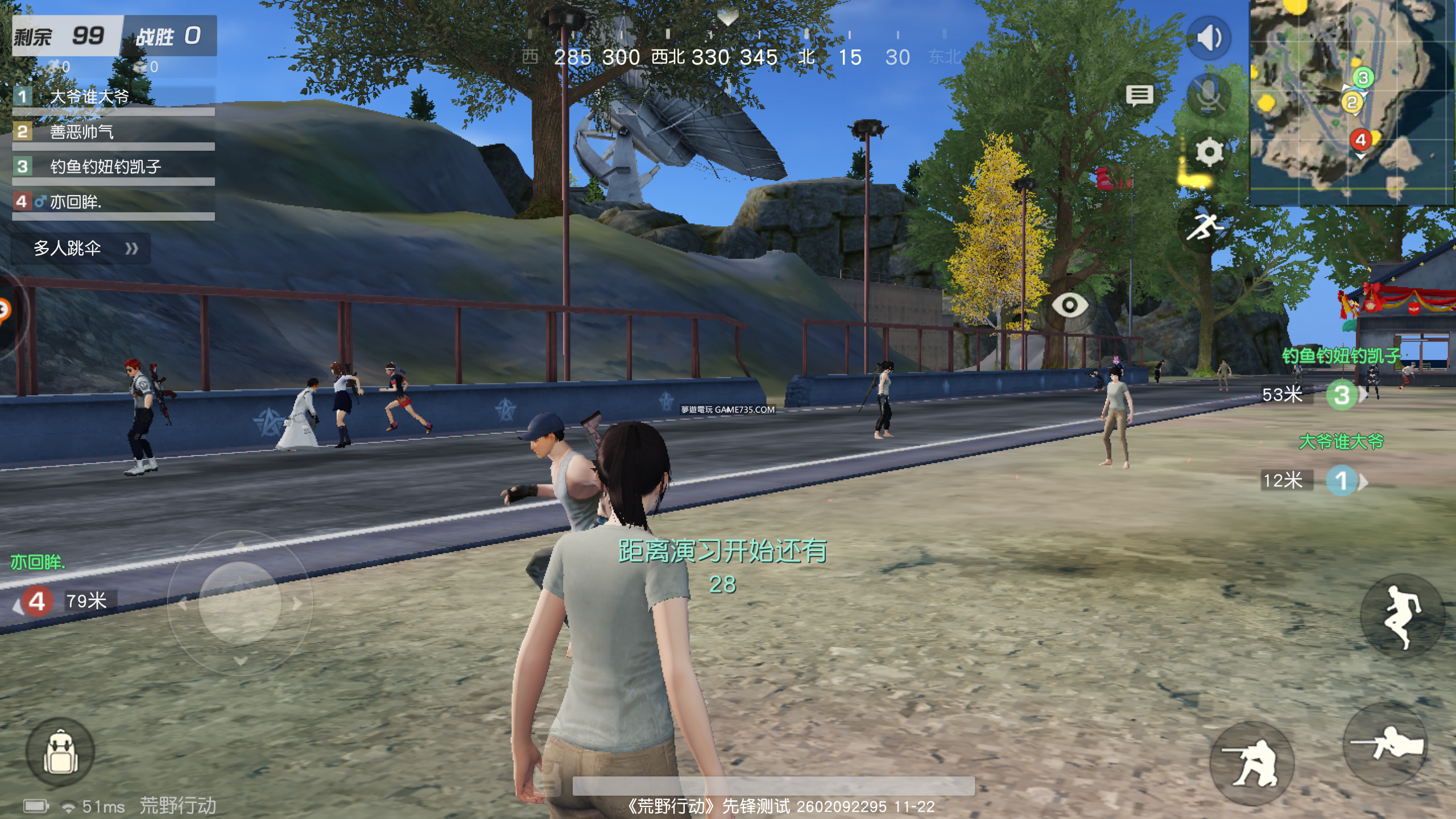Toggle the auto-run sprint icon
1456x819 pixels.
click(x=1203, y=227)
